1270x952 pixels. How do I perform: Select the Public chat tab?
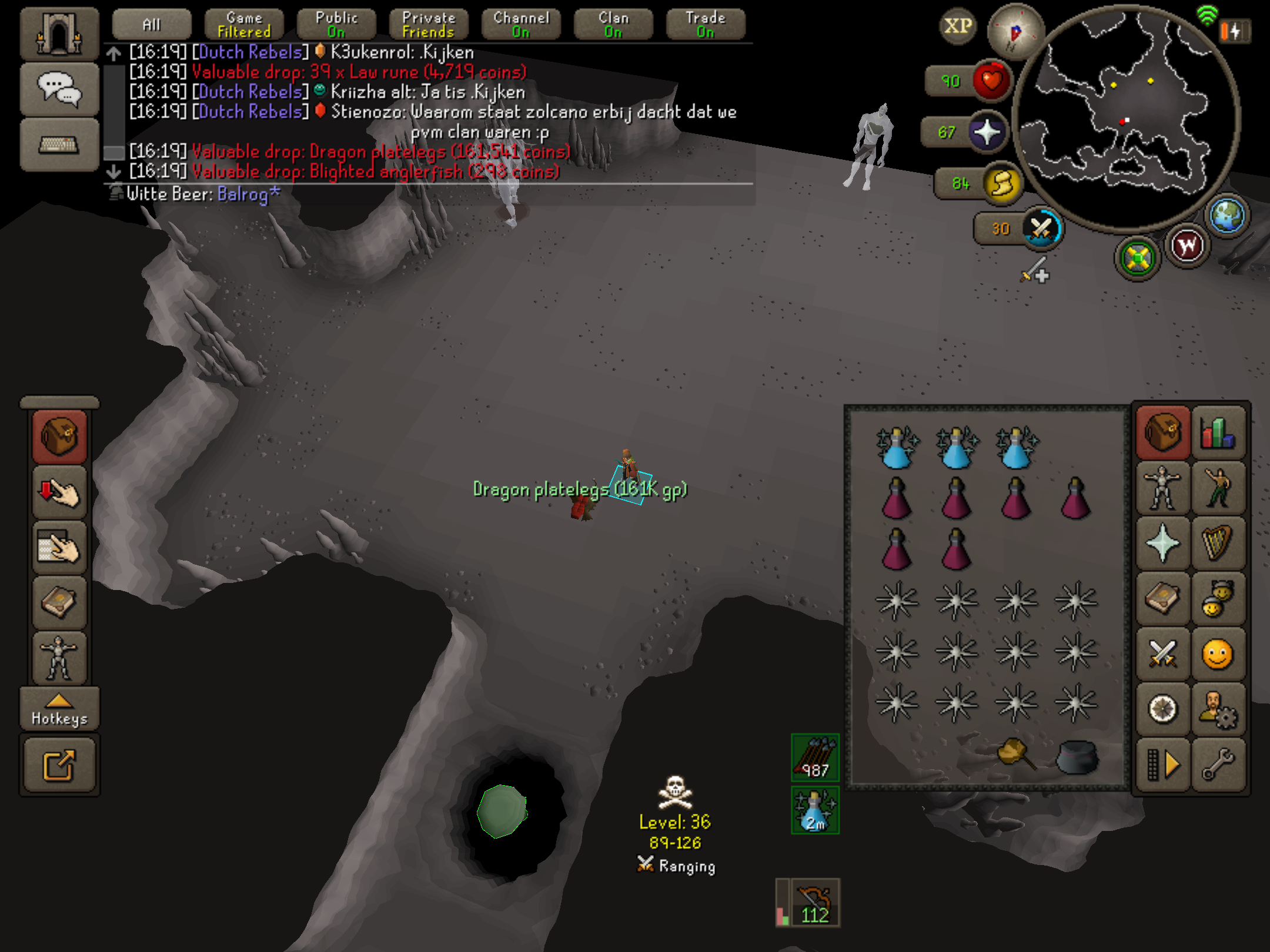336,25
